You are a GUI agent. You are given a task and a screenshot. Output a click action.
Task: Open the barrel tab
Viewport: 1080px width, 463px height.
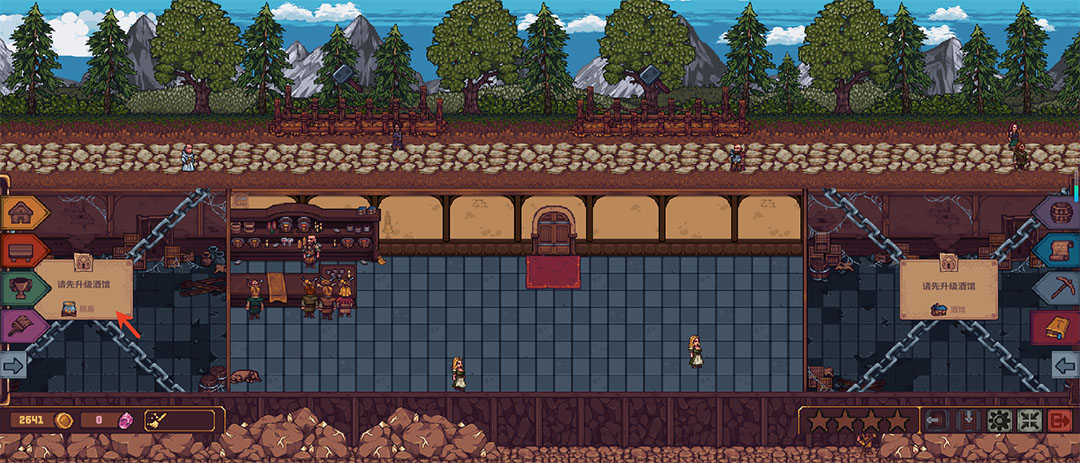tap(1057, 212)
